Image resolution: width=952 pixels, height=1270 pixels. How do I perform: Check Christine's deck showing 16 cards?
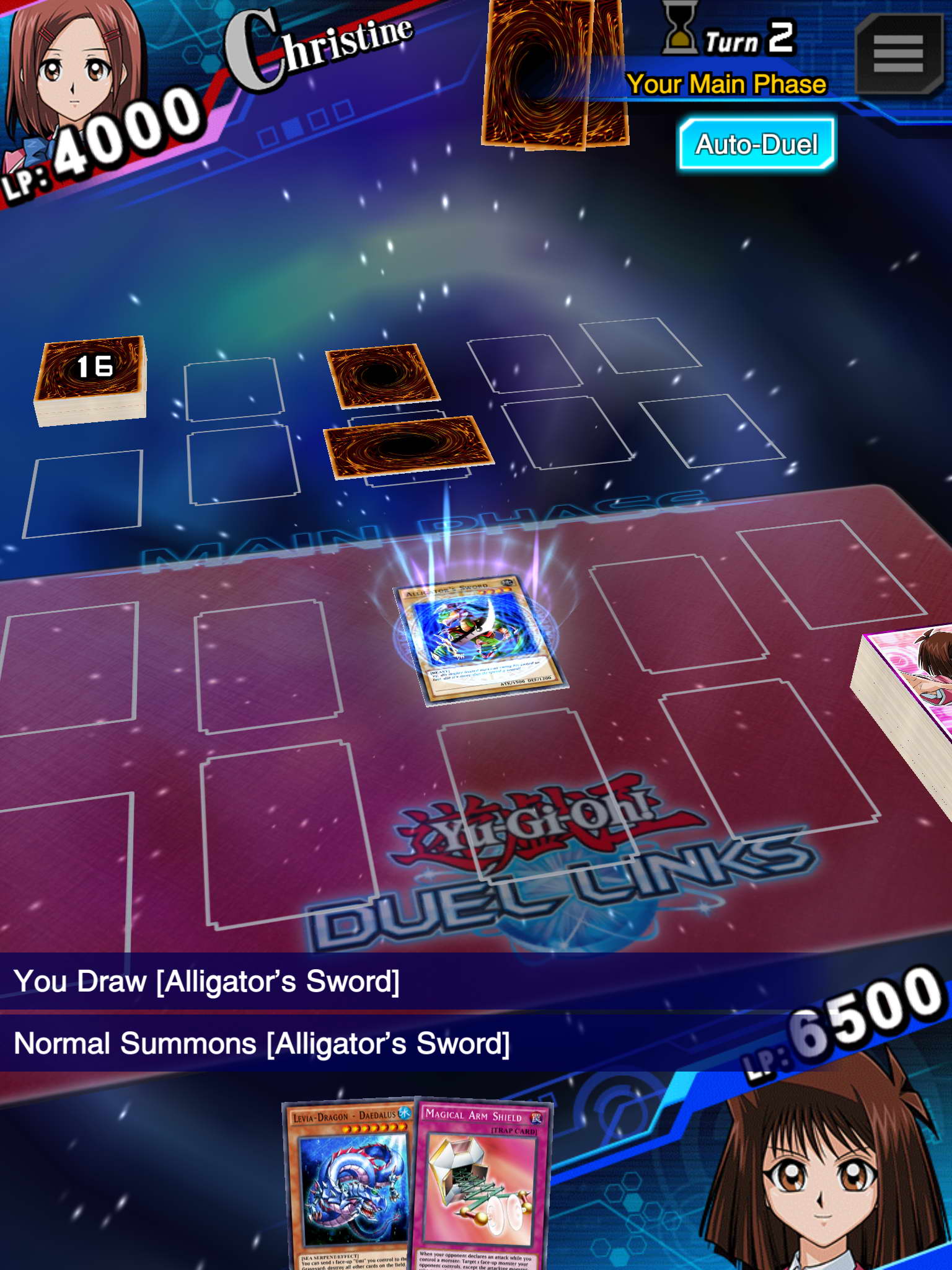[91, 379]
